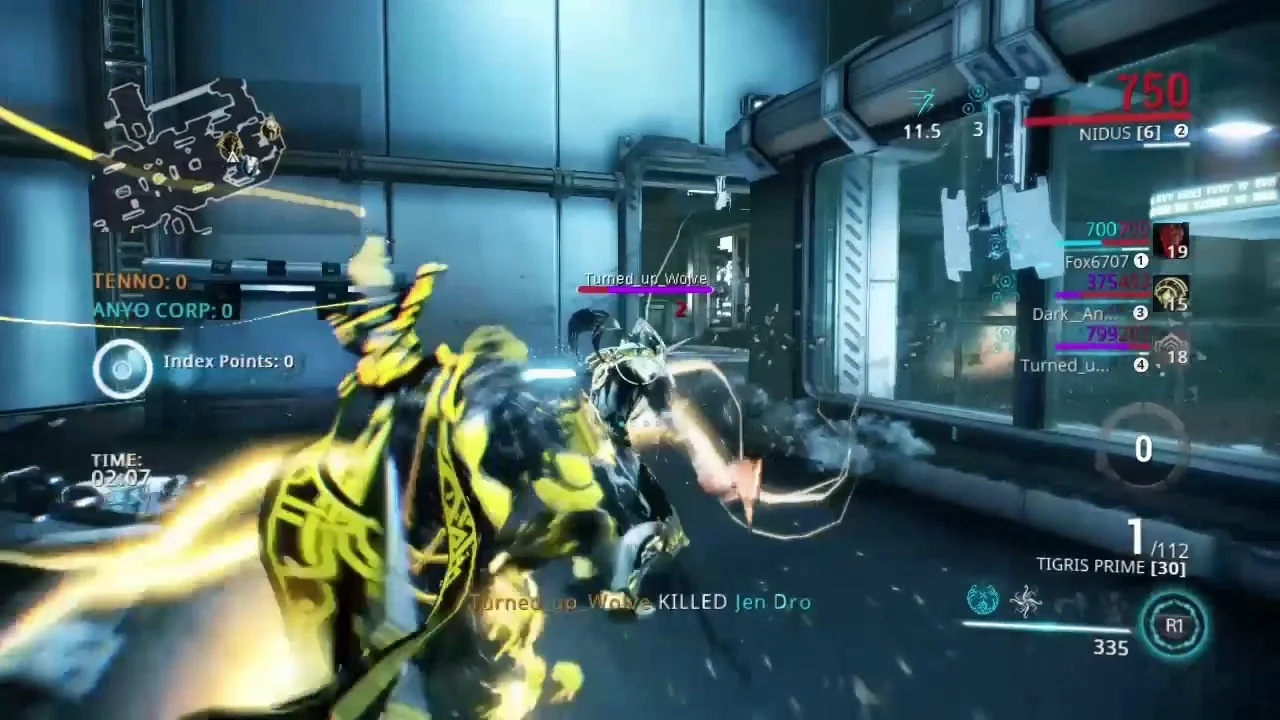Image resolution: width=1280 pixels, height=720 pixels.
Task: Choose Dark_An's golden squad portrait
Action: click(1171, 295)
